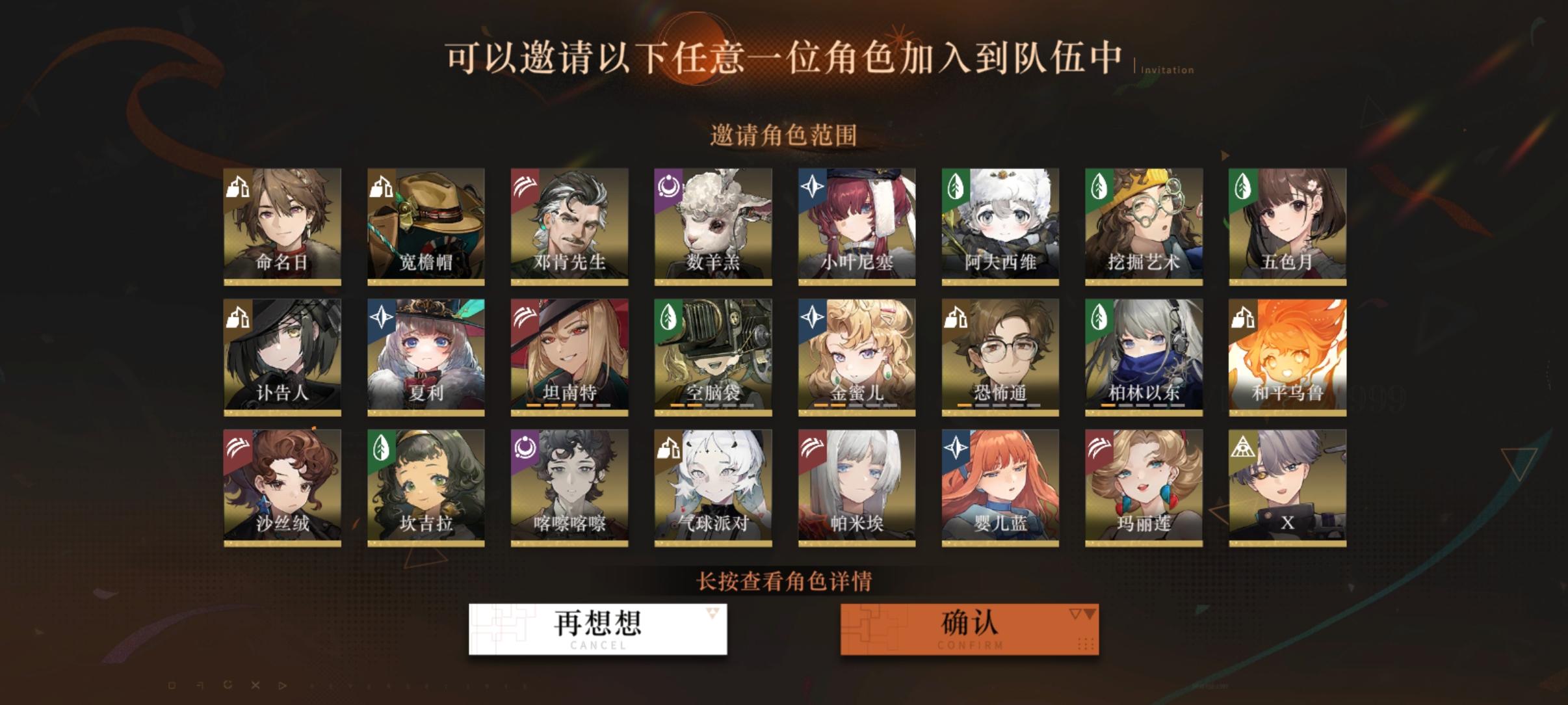Viewport: 1568px width, 705px height.
Task: Click the hollow triangle on the 再想想 button
Action: (x=712, y=613)
